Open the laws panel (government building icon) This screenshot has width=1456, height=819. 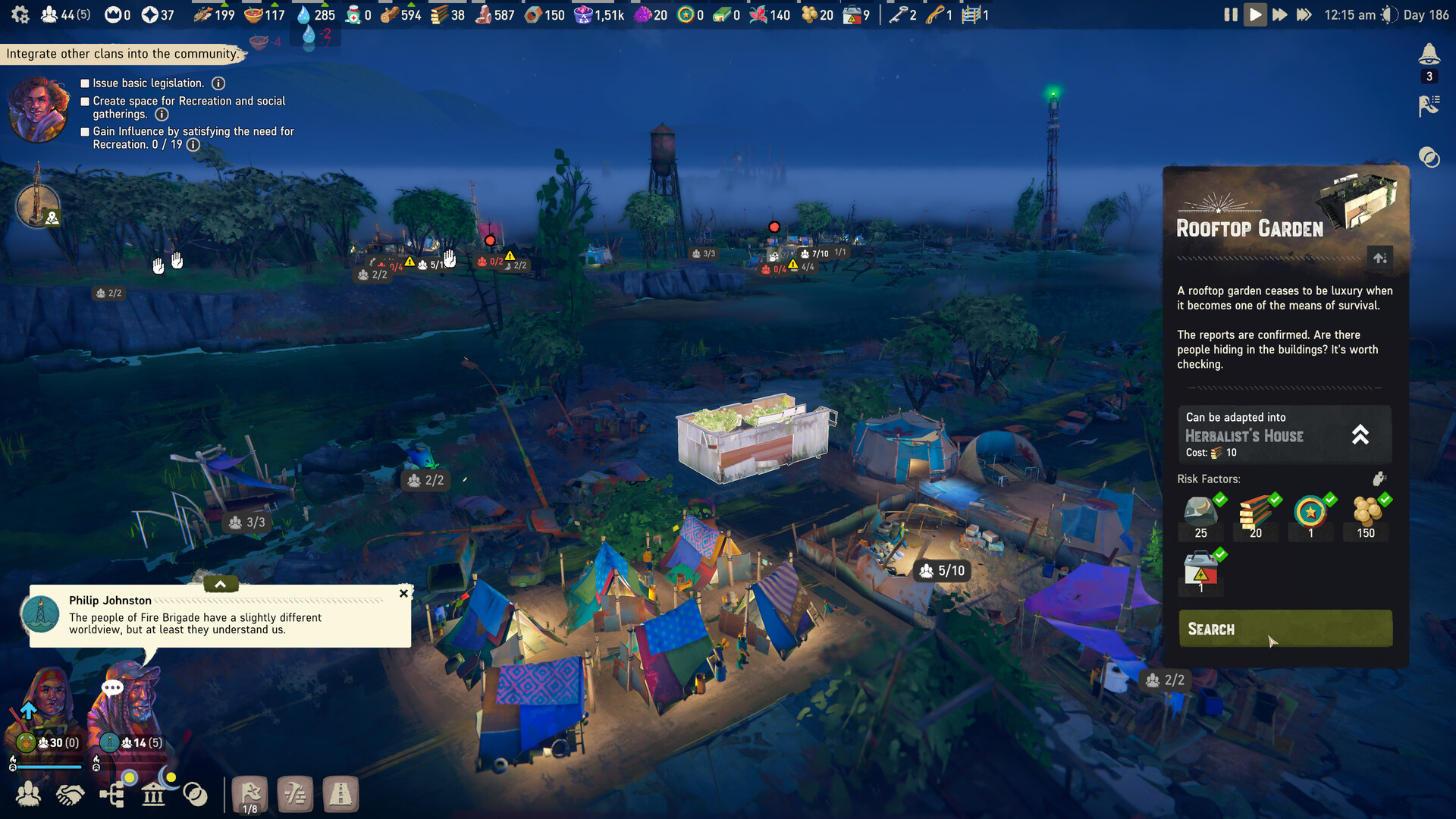point(153,793)
